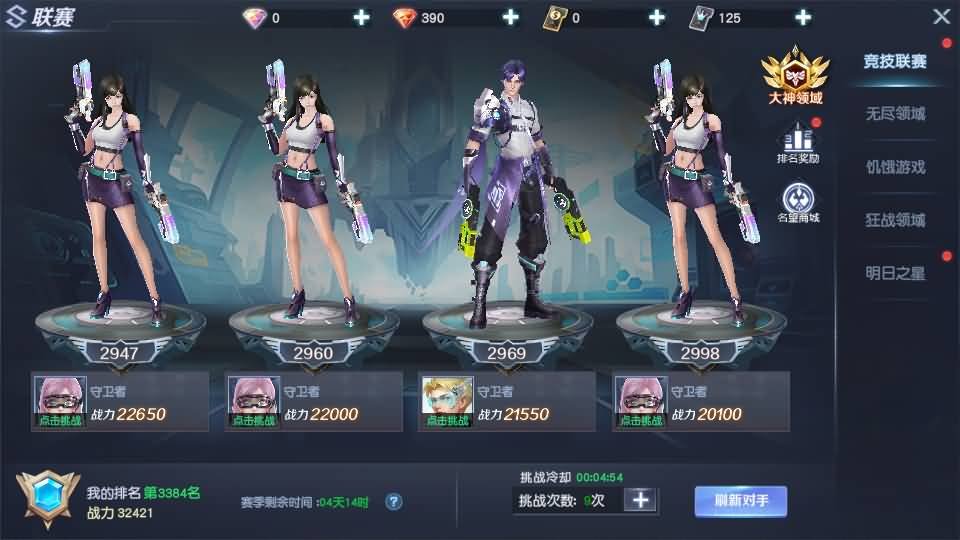View the 排名奖励 ranking rewards
This screenshot has width=960, height=540.
(x=798, y=143)
